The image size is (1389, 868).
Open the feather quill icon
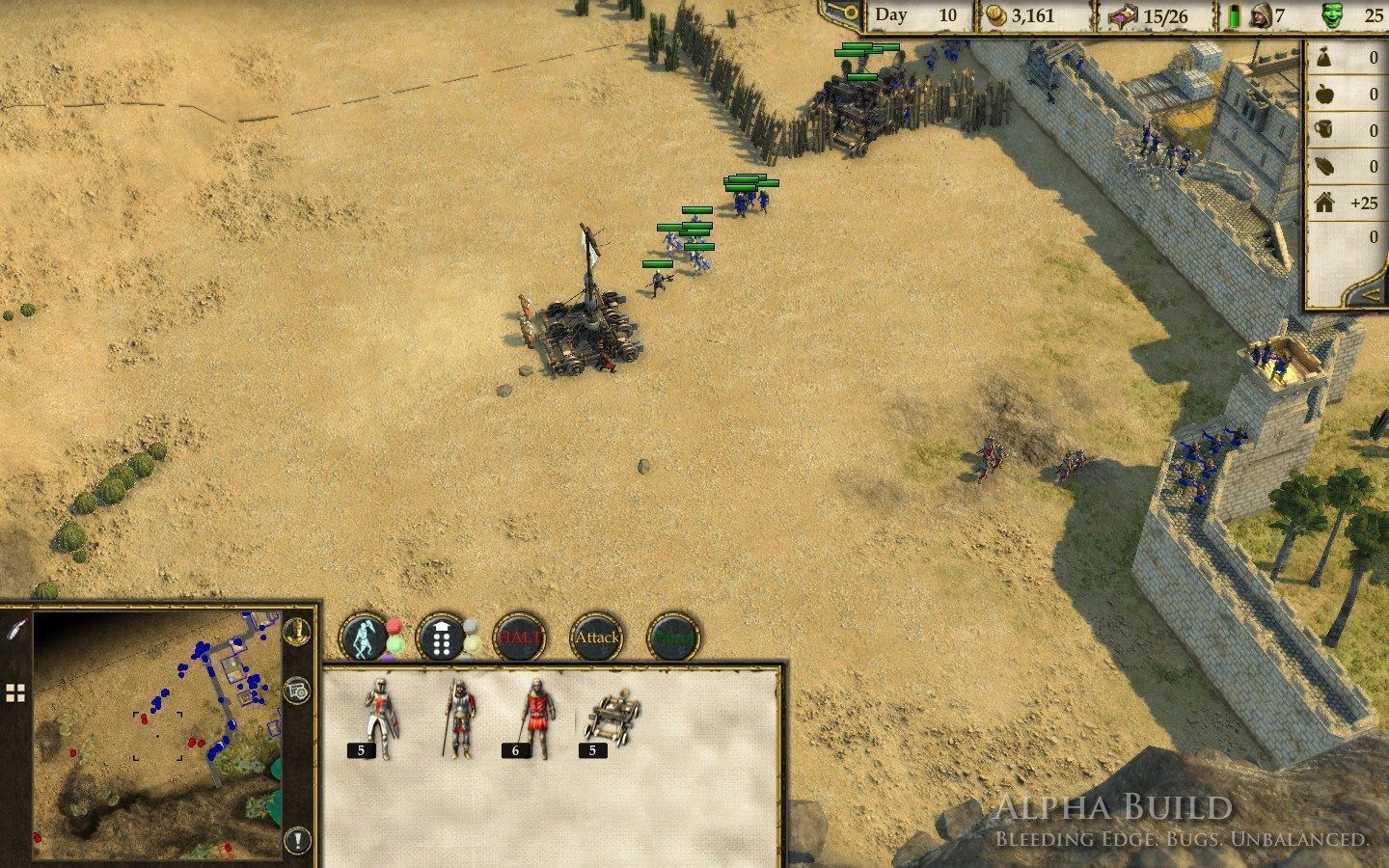click(16, 630)
